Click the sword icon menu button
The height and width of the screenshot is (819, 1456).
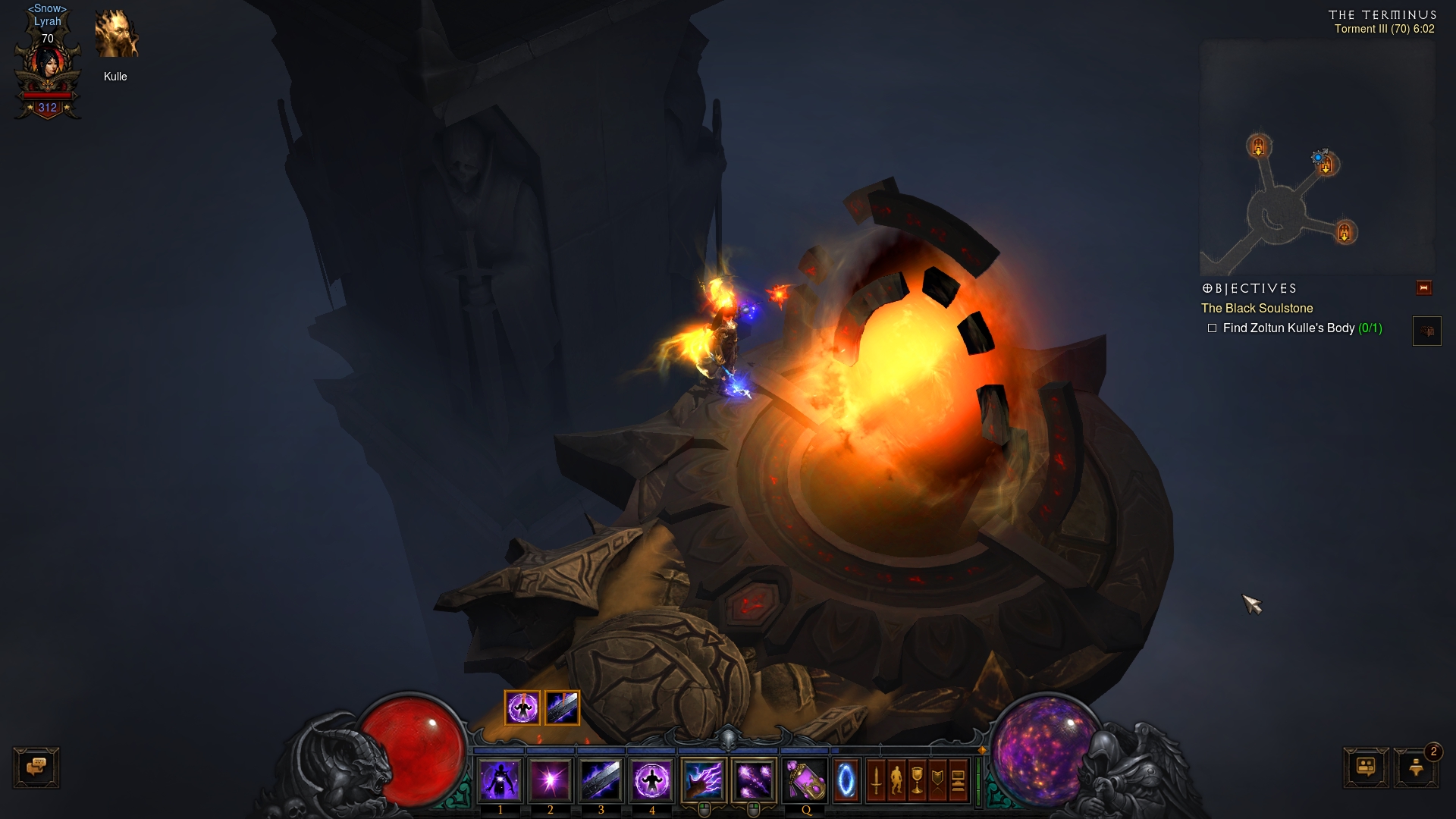point(876,780)
